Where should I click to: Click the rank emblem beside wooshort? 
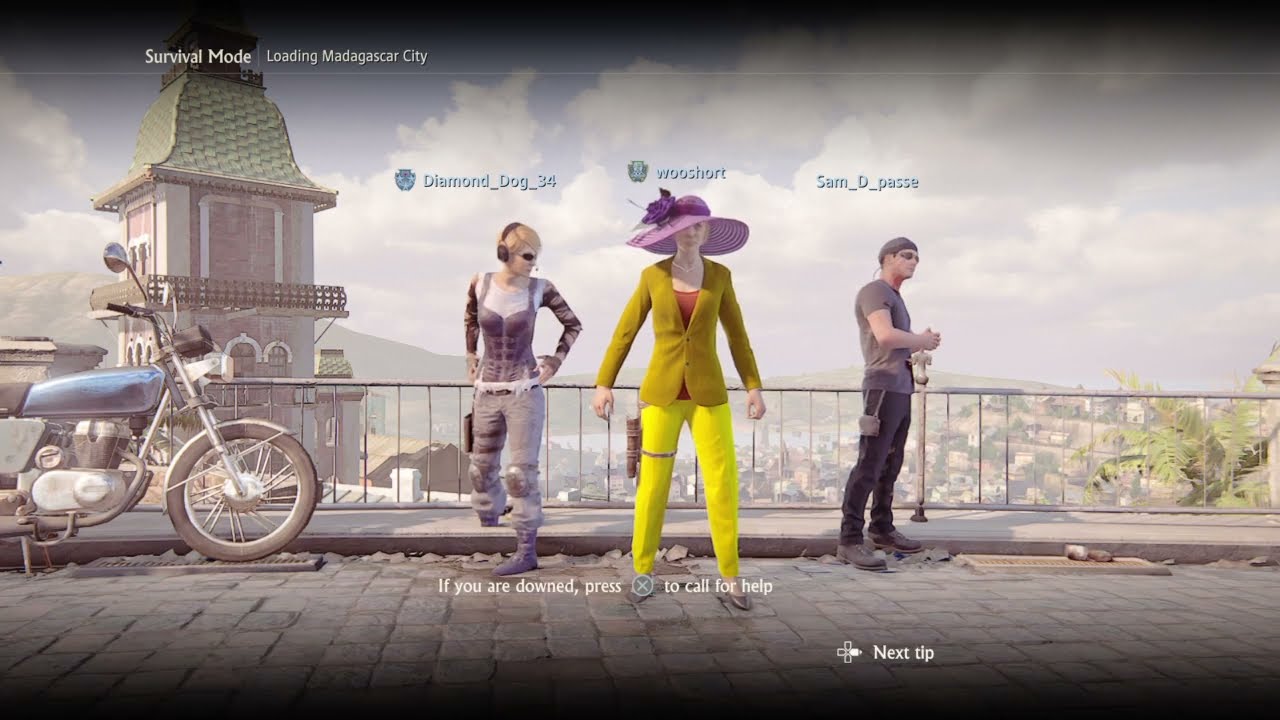point(637,172)
